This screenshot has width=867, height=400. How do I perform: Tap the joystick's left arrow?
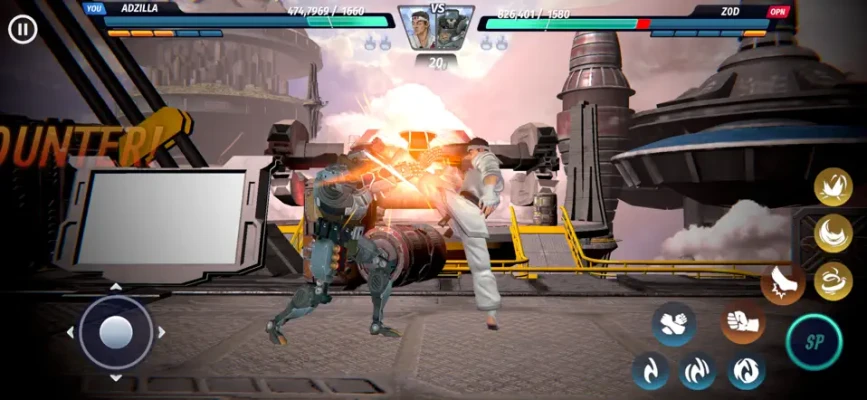[x=70, y=332]
